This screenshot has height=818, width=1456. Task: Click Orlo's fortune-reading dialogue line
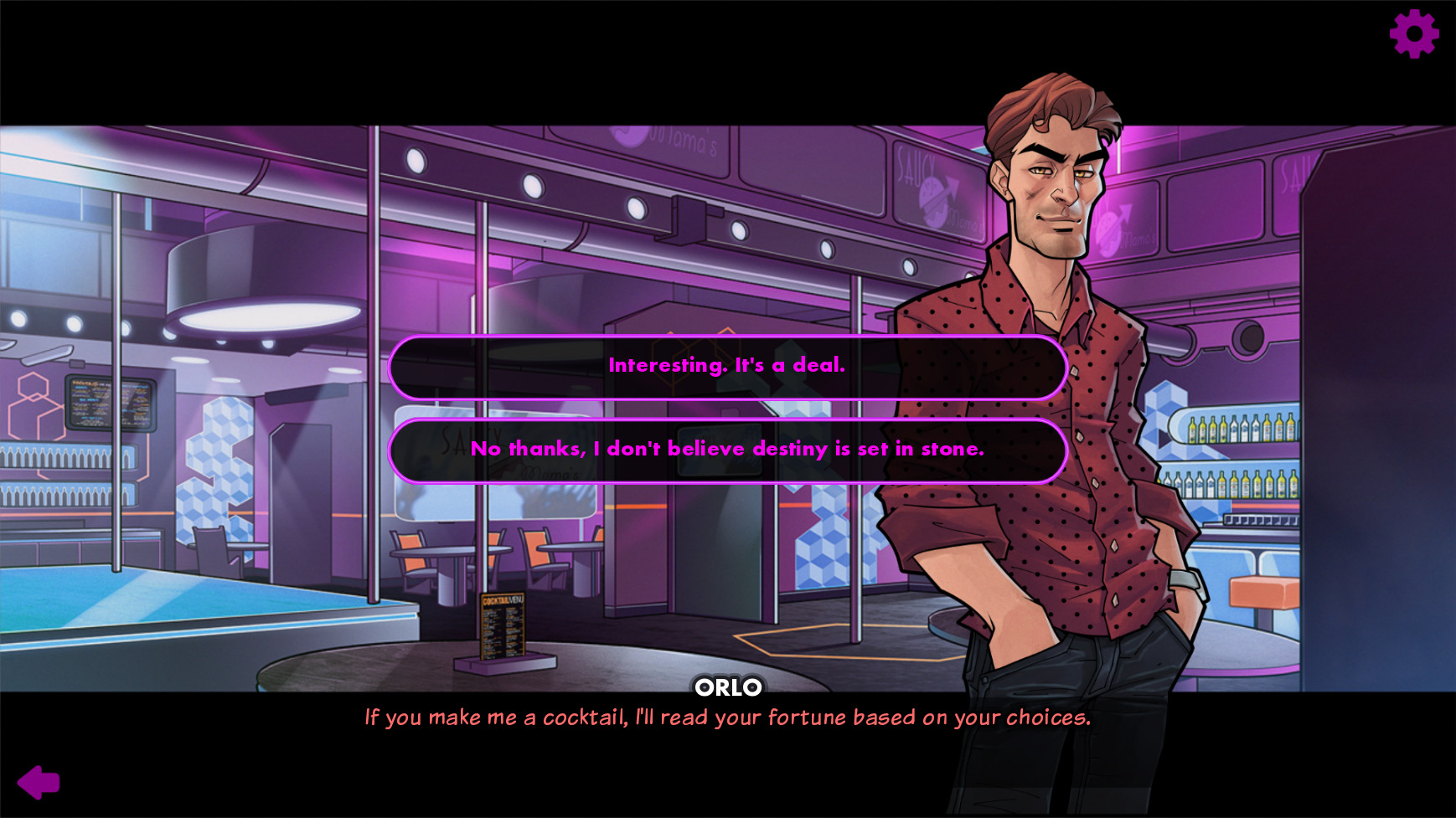[727, 718]
